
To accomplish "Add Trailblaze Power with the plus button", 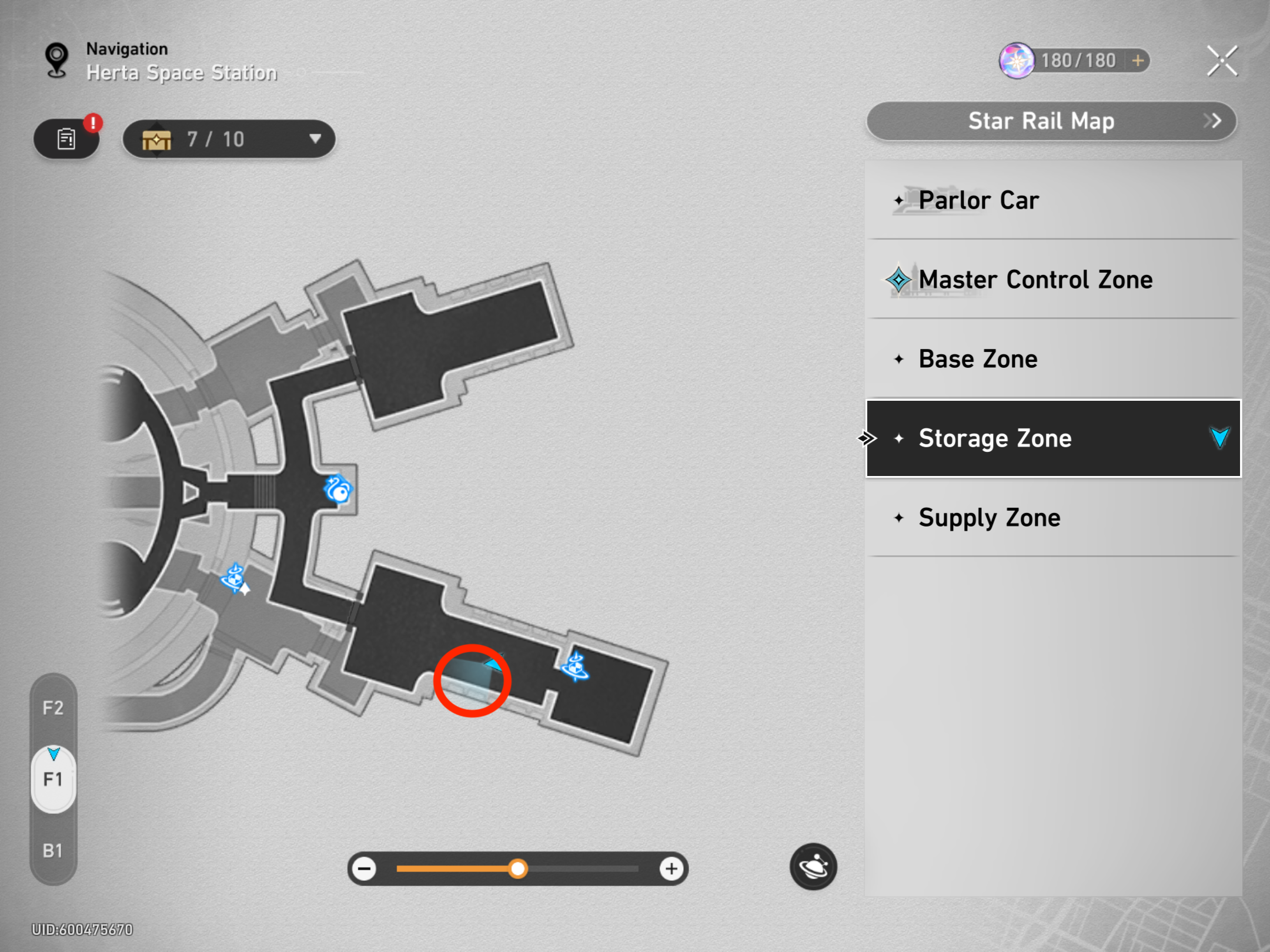I will point(1138,61).
